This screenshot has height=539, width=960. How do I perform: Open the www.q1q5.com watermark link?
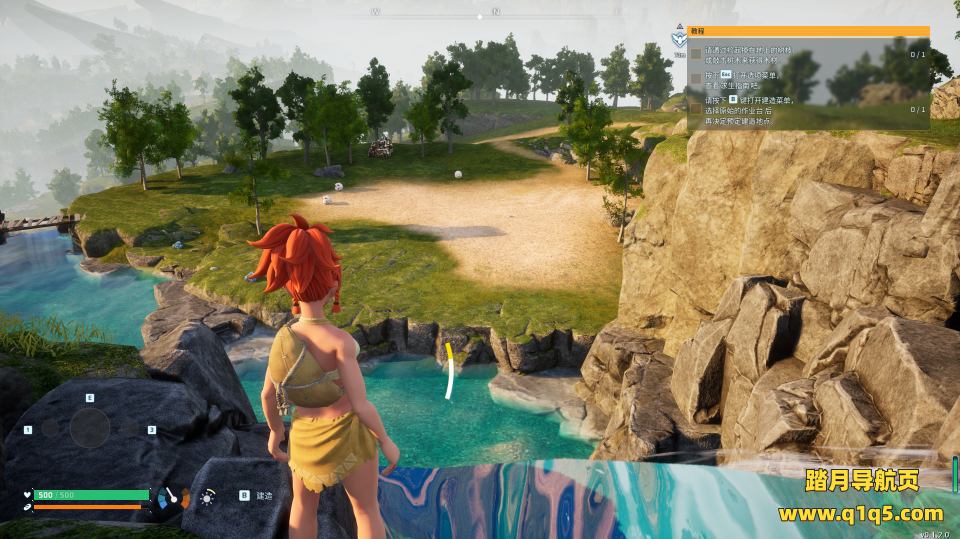[860, 514]
